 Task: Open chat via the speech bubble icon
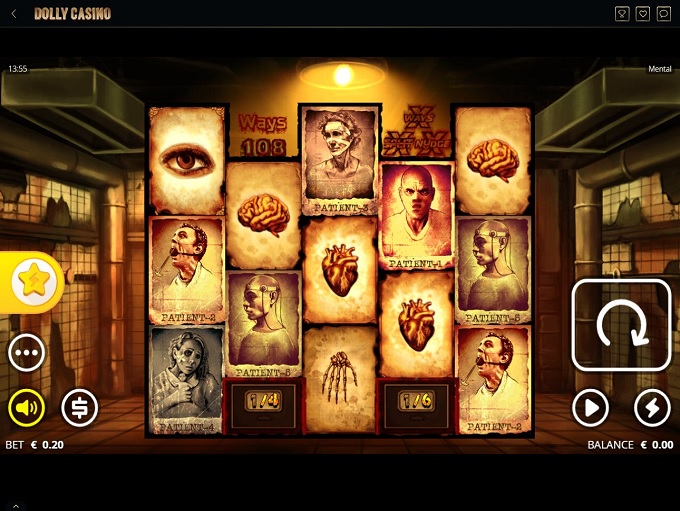click(664, 14)
